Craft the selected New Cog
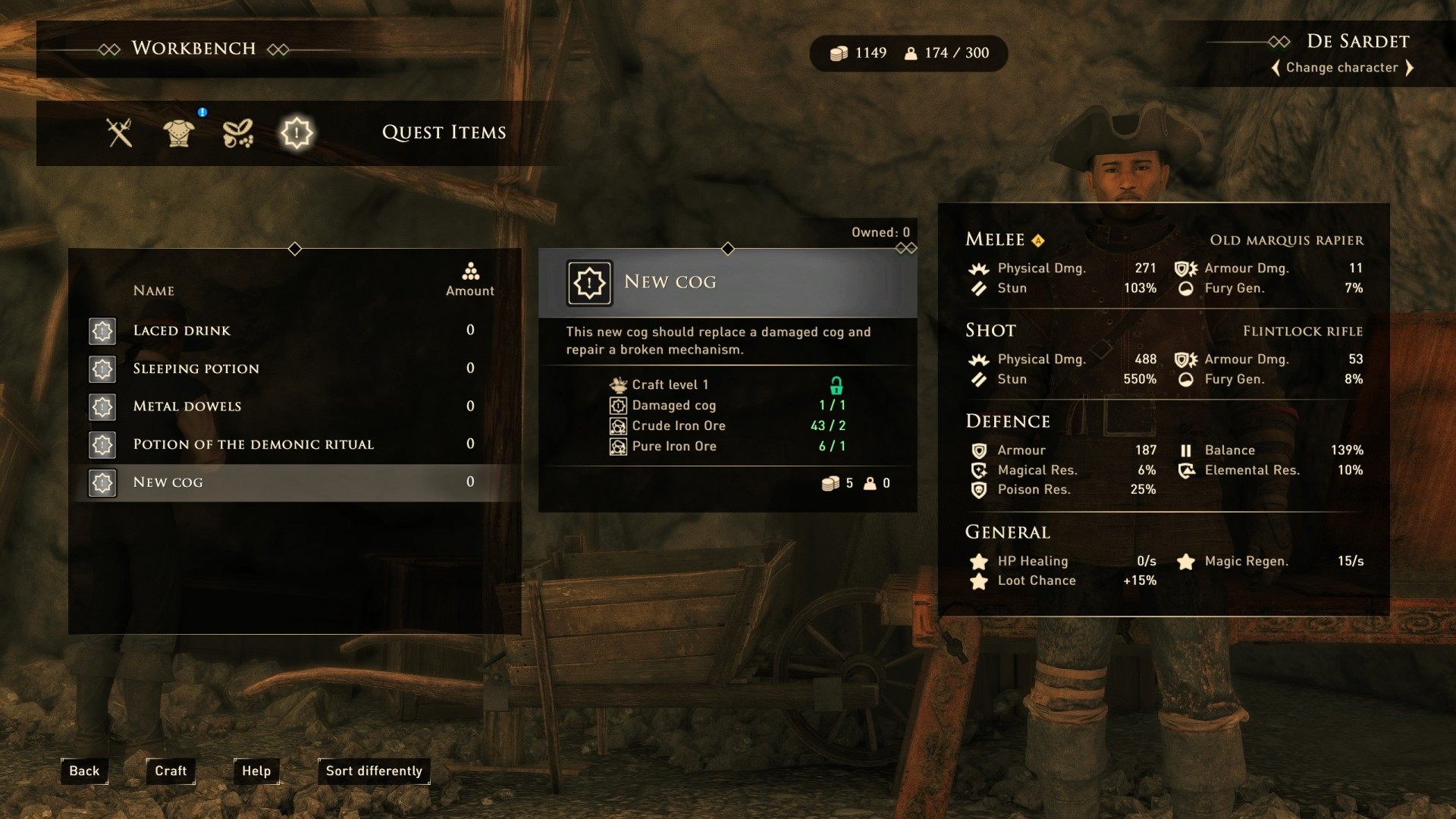1456x819 pixels. 171,770
